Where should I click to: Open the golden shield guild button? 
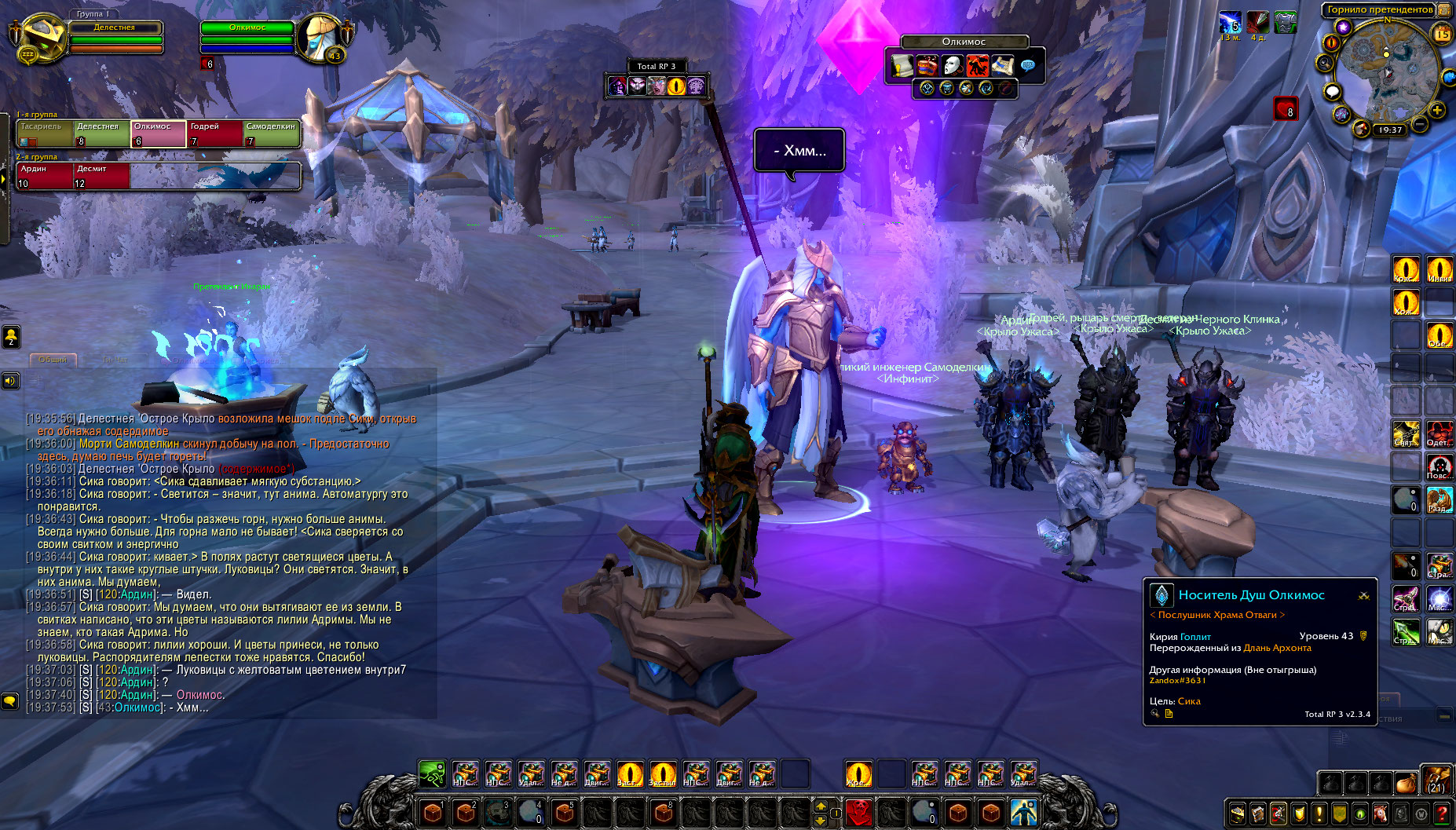[x=1299, y=814]
